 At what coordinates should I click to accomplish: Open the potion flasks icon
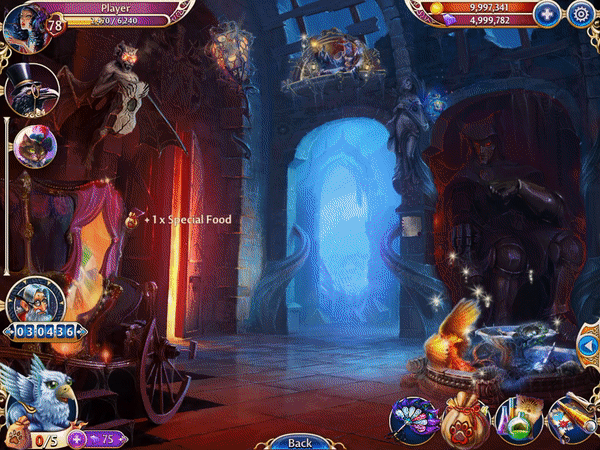(519, 420)
